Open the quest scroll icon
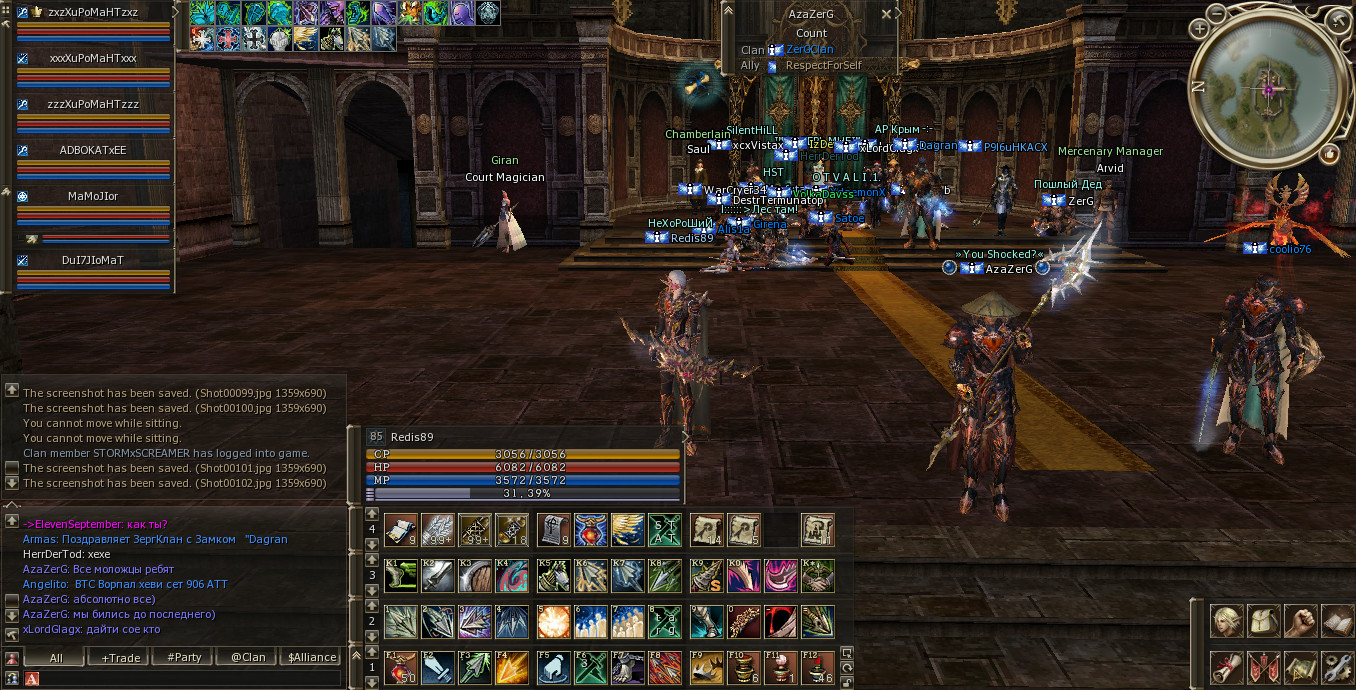1356x690 pixels. click(1228, 666)
